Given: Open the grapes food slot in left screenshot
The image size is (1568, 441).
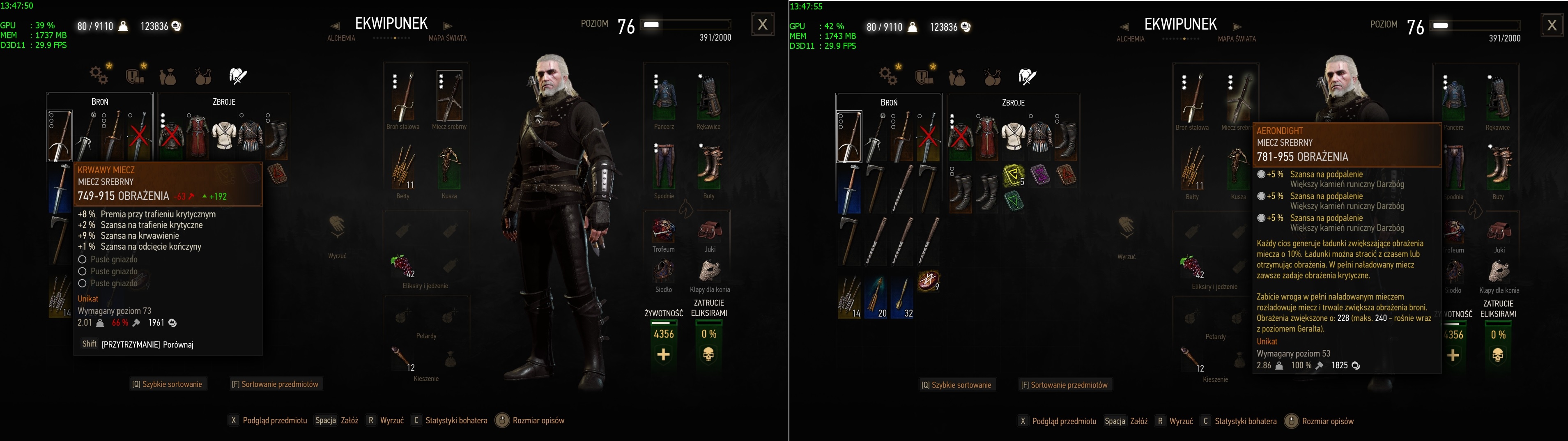Looking at the screenshot, I should [x=402, y=265].
